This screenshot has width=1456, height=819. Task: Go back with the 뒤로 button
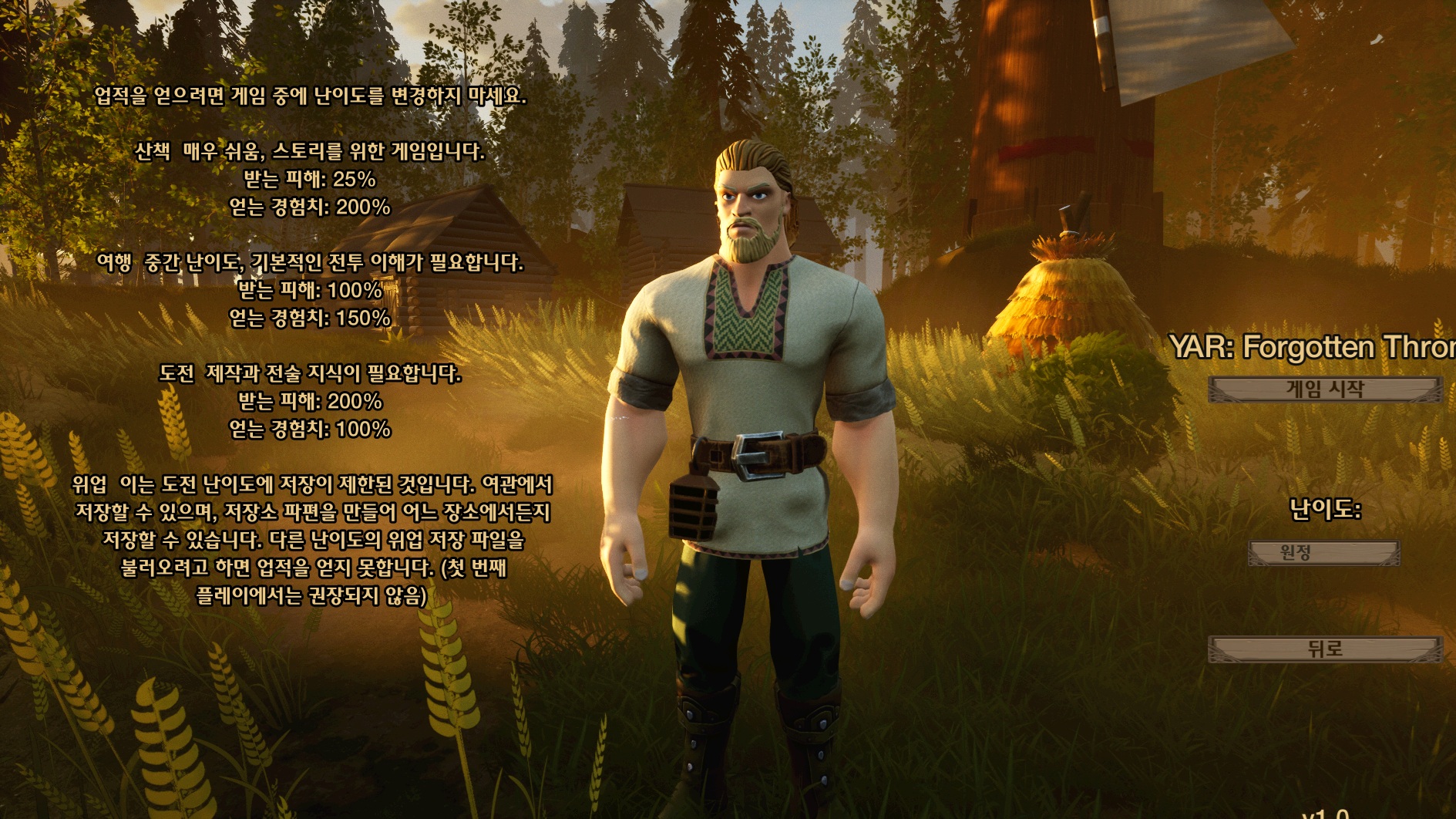coord(1324,649)
